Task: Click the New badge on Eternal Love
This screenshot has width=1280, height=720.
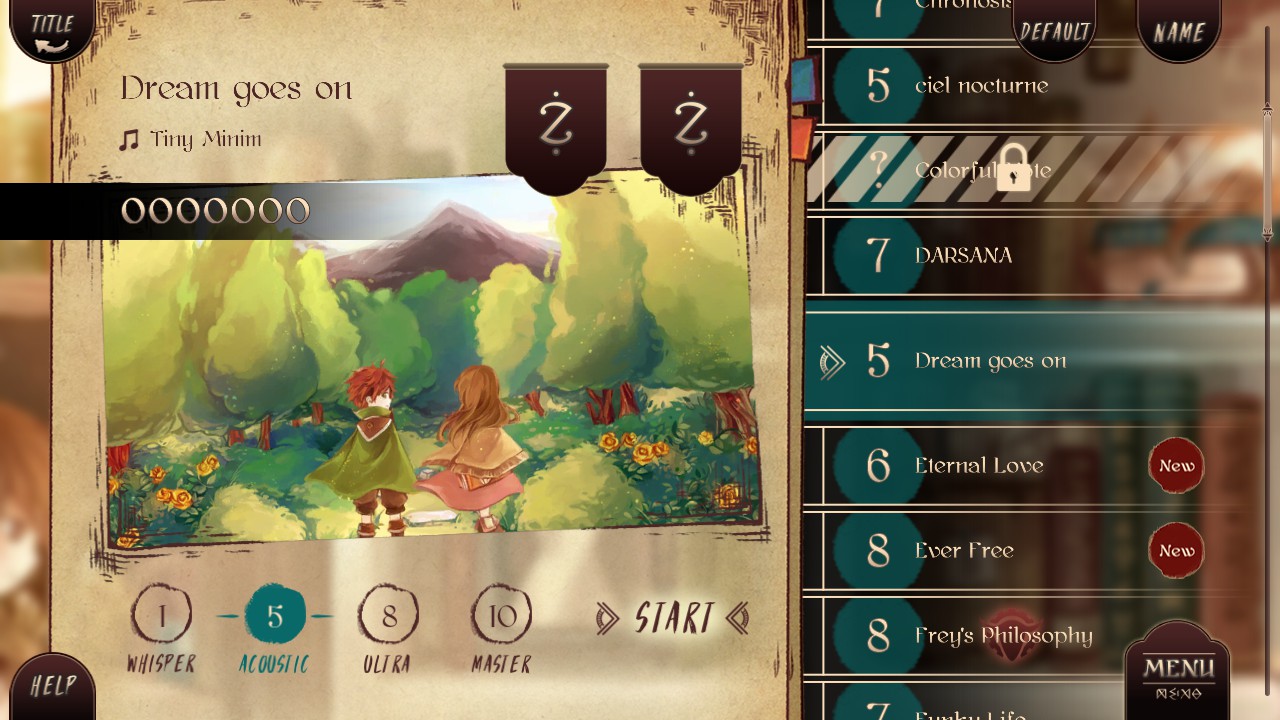Action: click(x=1176, y=465)
